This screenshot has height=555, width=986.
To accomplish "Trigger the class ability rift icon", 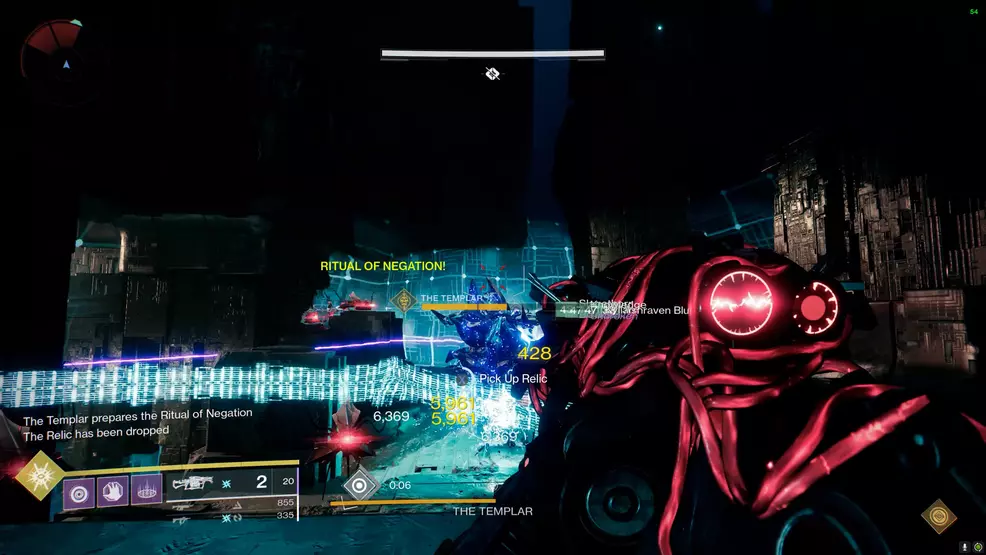I will 146,490.
